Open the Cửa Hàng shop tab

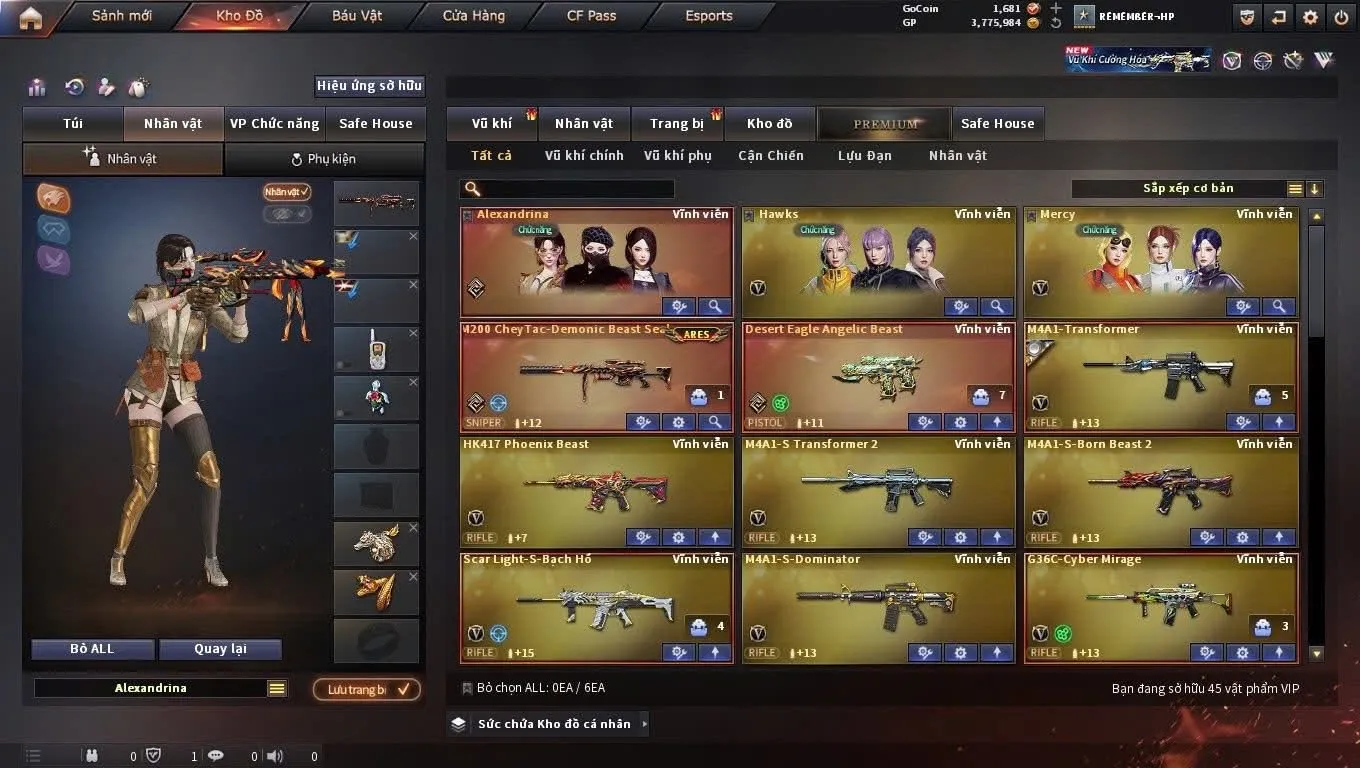pyautogui.click(x=474, y=16)
